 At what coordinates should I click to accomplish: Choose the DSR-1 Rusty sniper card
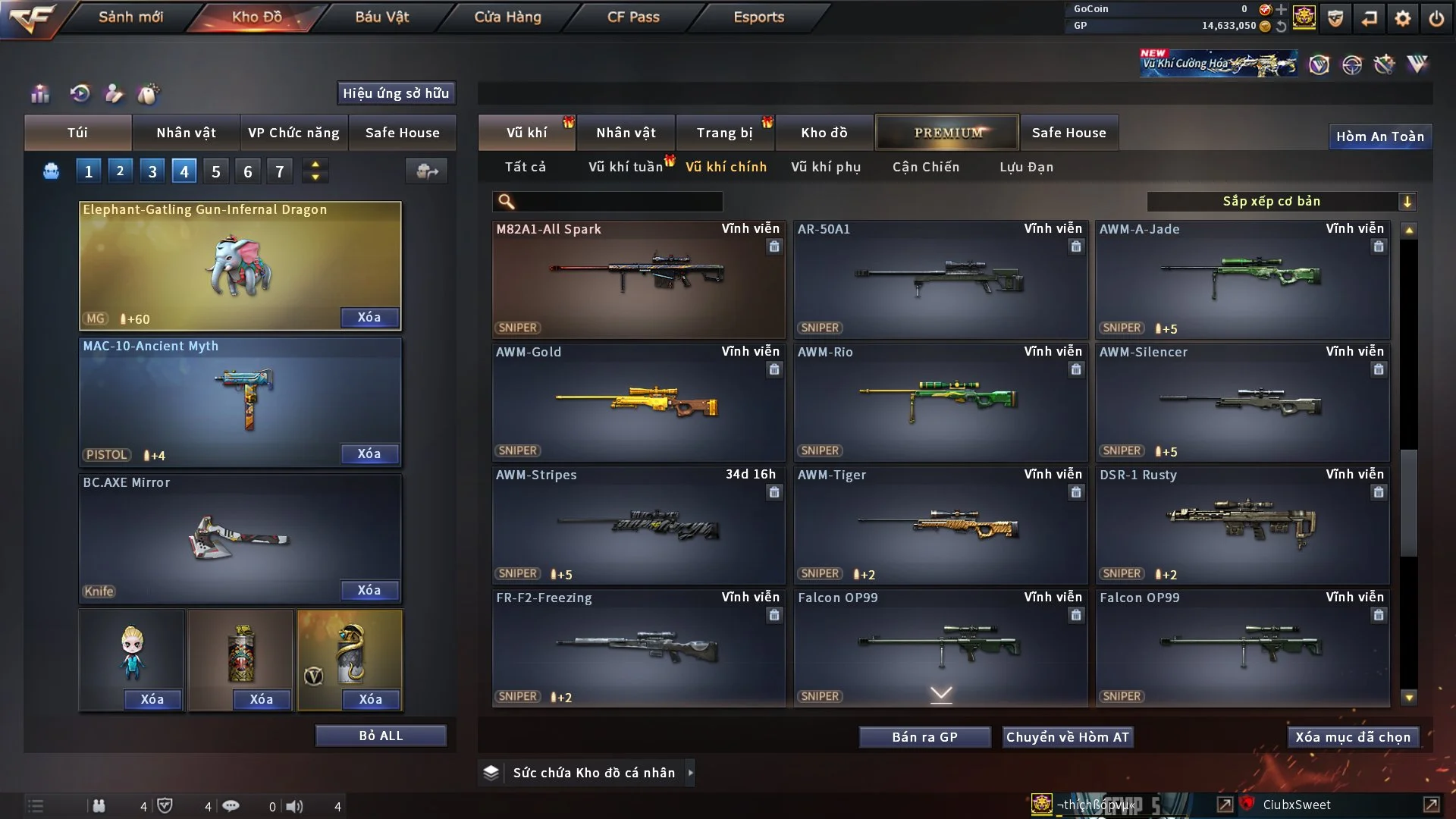tap(1242, 525)
